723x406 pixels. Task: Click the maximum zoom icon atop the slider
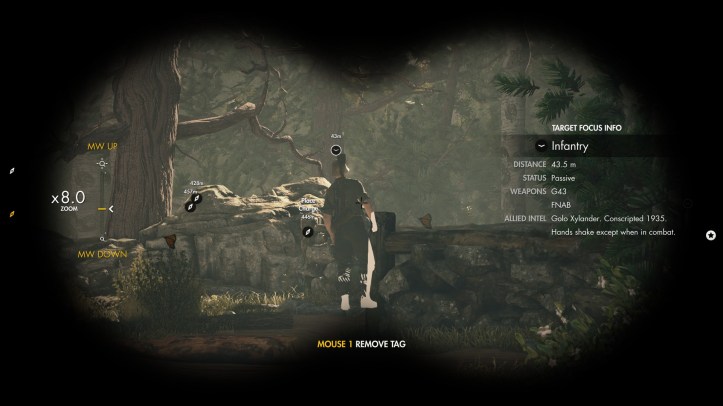click(102, 163)
